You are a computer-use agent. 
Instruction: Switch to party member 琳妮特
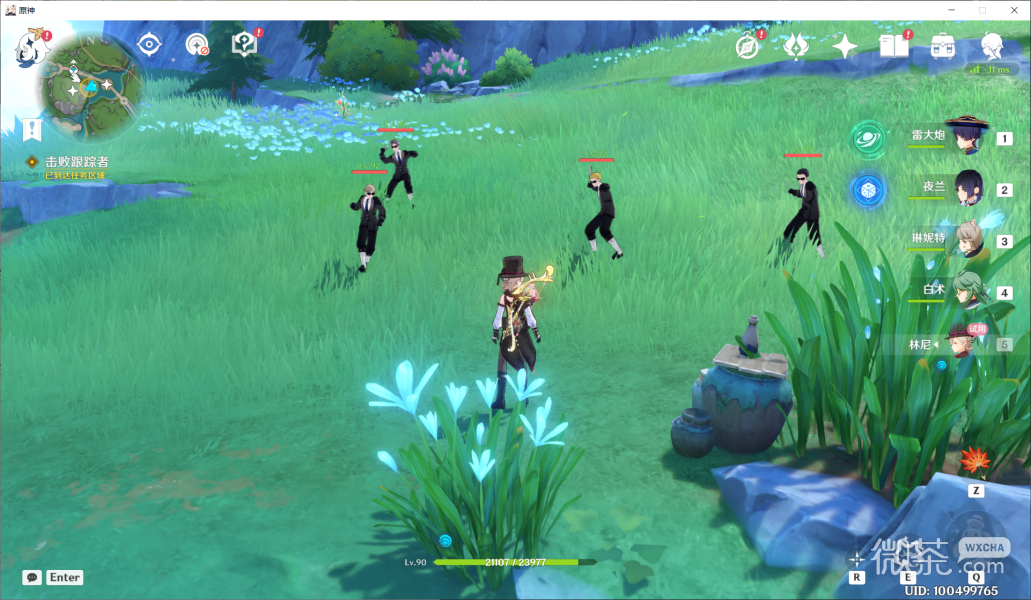(x=967, y=240)
